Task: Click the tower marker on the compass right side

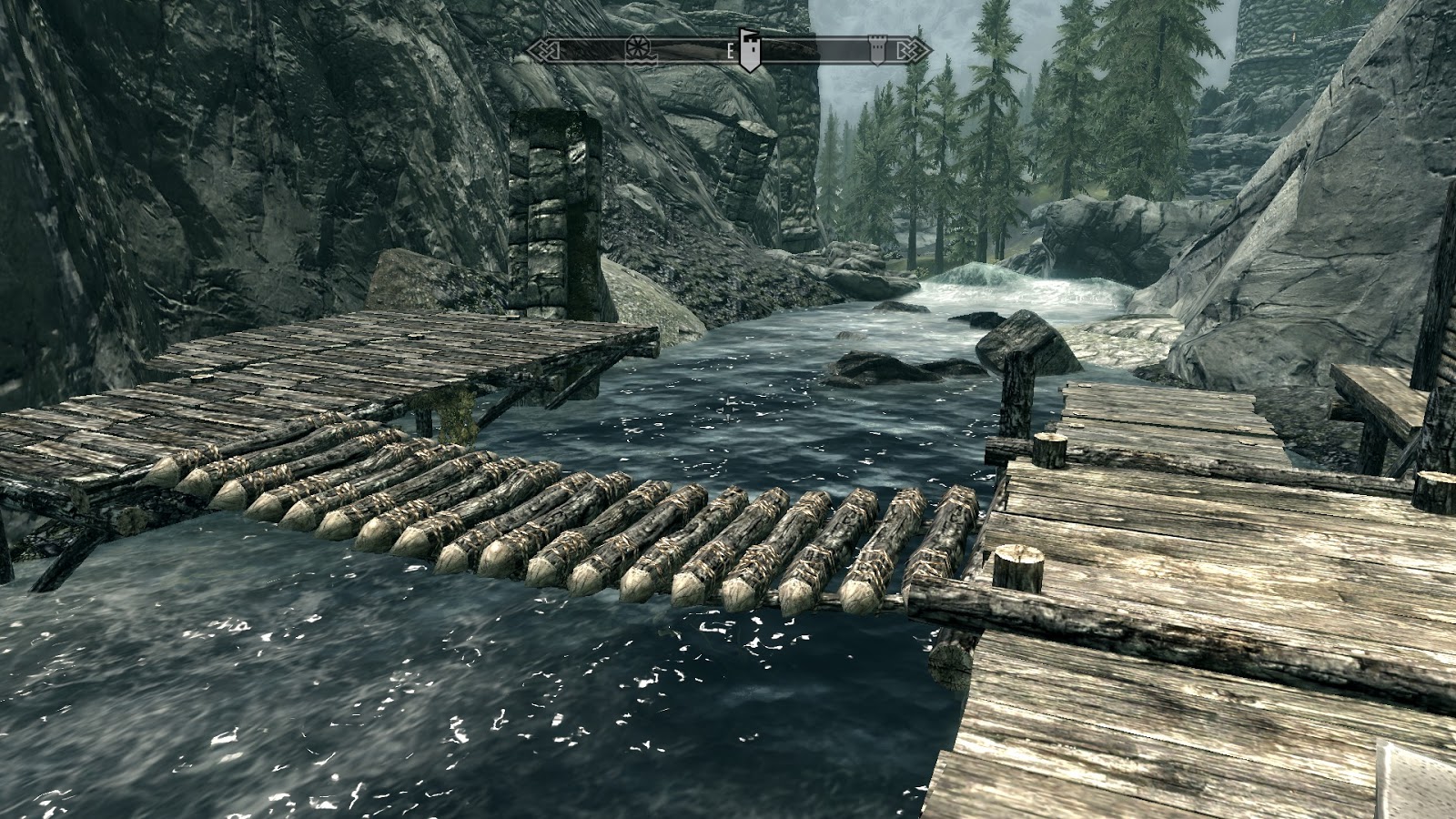Action: (878, 50)
